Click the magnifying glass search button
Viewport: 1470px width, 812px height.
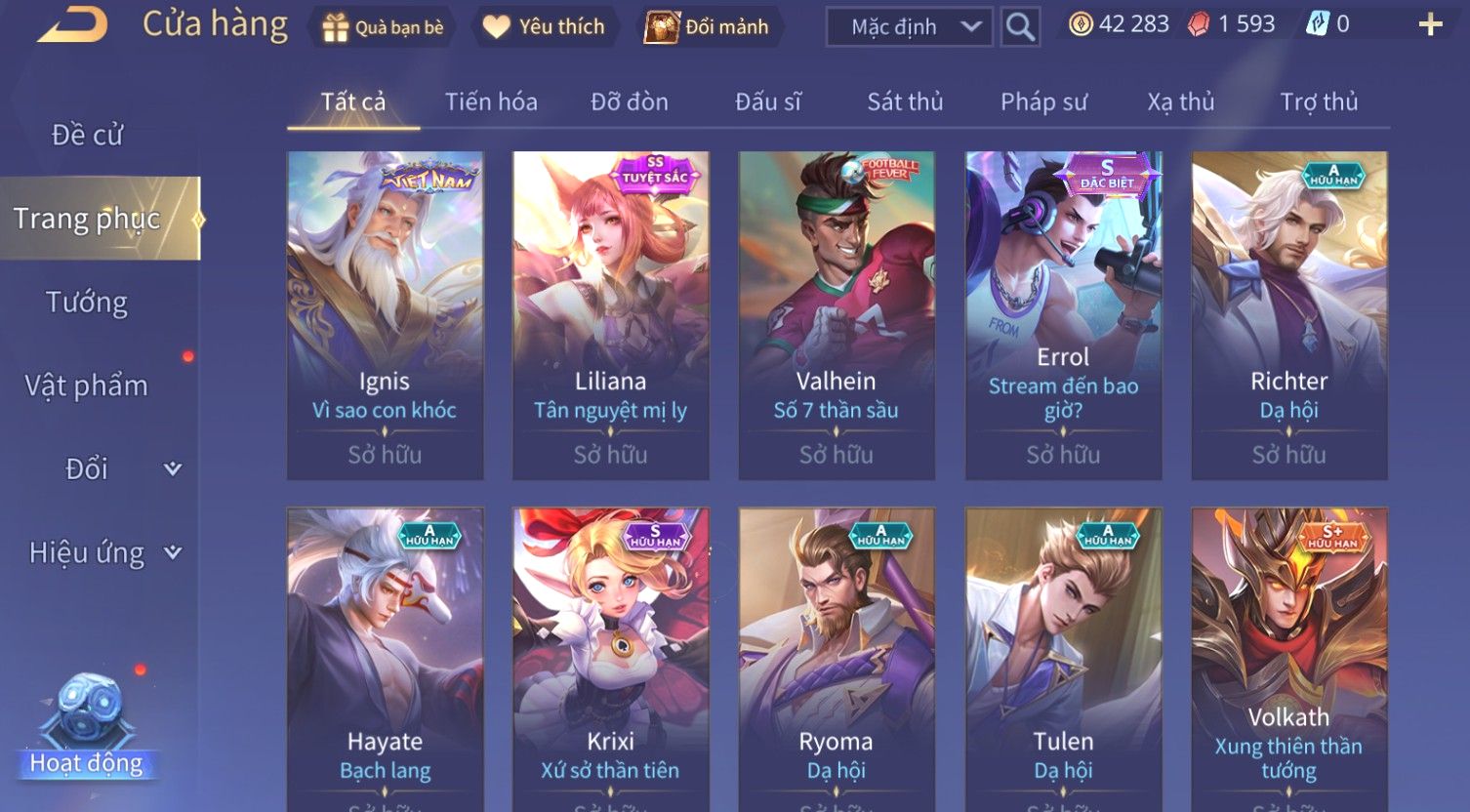1020,27
